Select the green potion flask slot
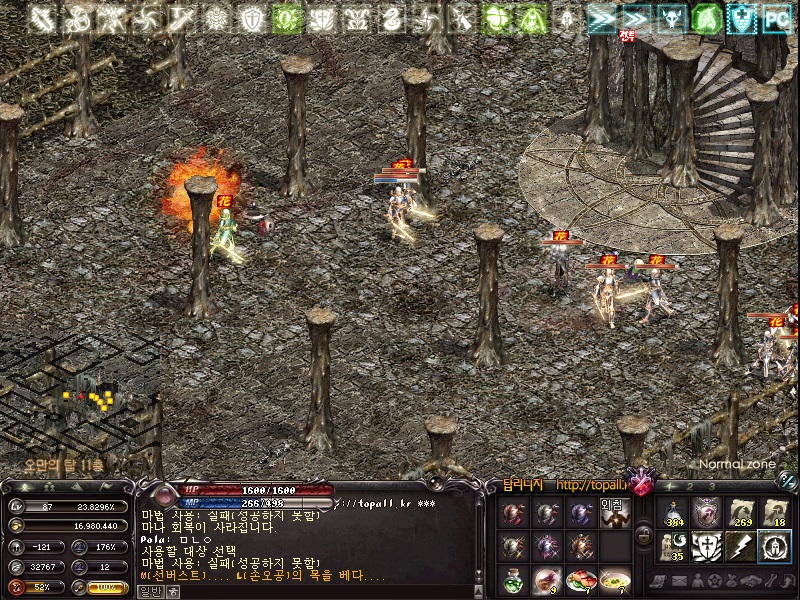800x600 pixels. [x=513, y=579]
